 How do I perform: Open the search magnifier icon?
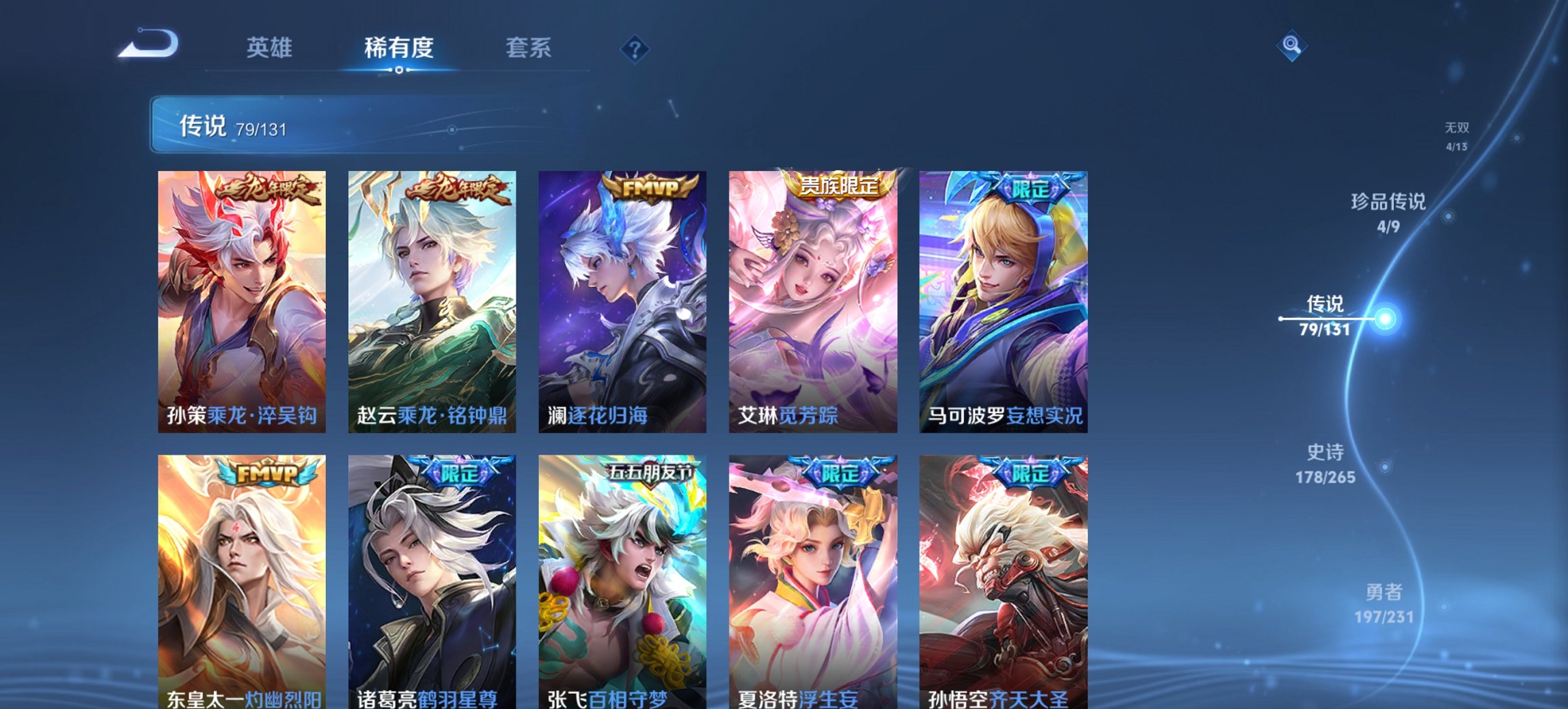click(1292, 45)
